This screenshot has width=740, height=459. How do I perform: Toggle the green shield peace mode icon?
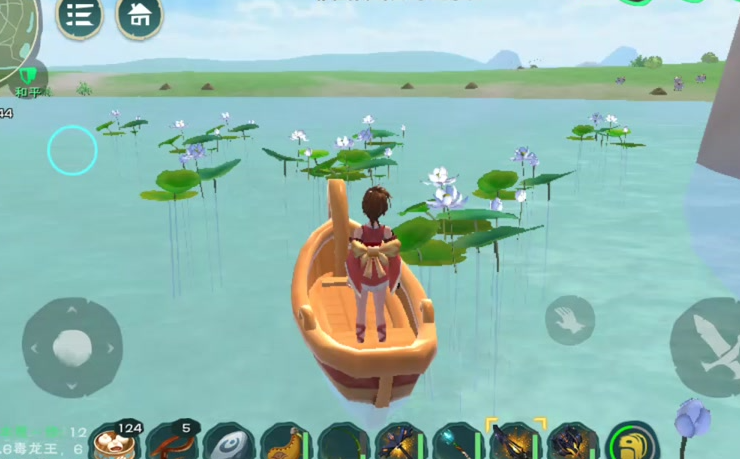tap(31, 76)
